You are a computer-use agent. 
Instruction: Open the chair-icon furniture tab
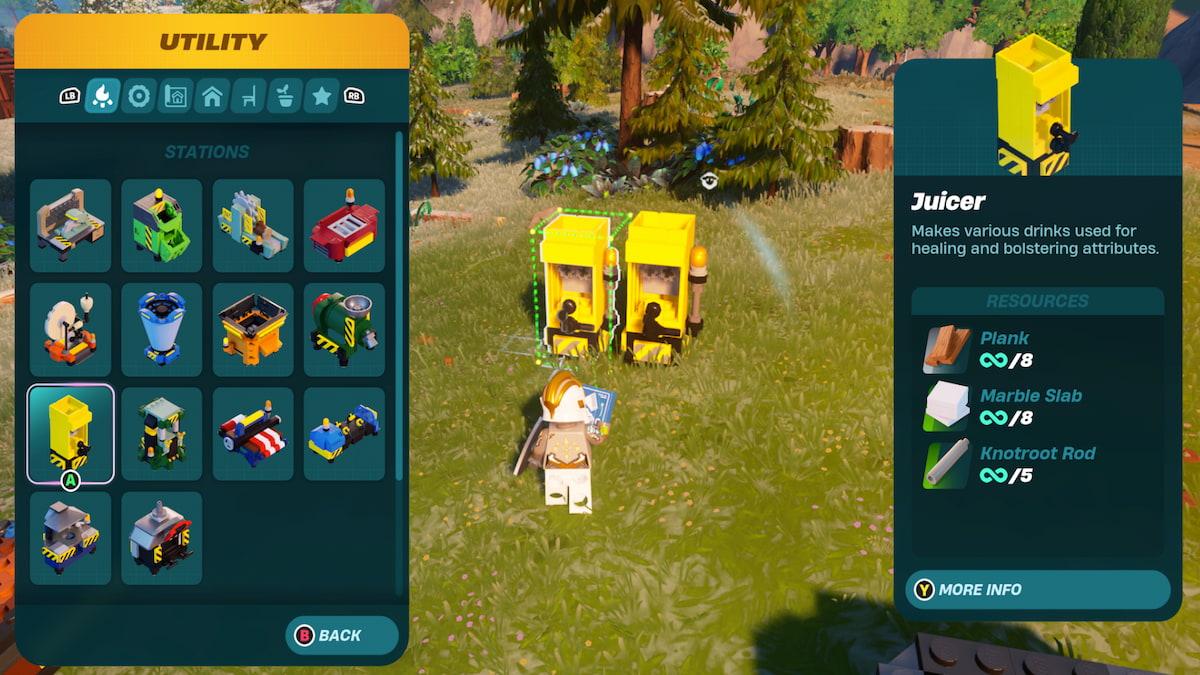pyautogui.click(x=248, y=96)
